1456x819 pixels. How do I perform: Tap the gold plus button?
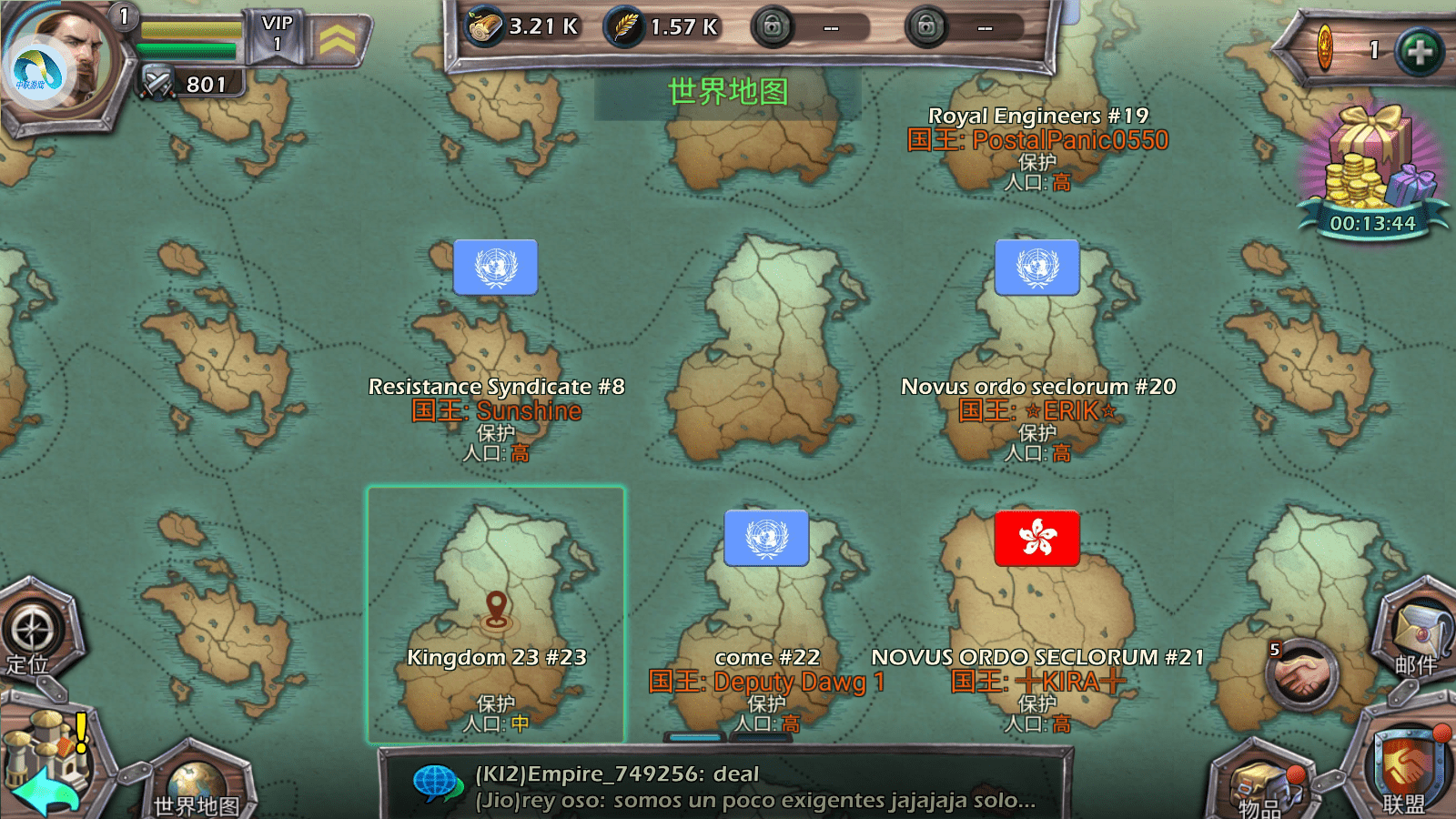[x=1419, y=51]
